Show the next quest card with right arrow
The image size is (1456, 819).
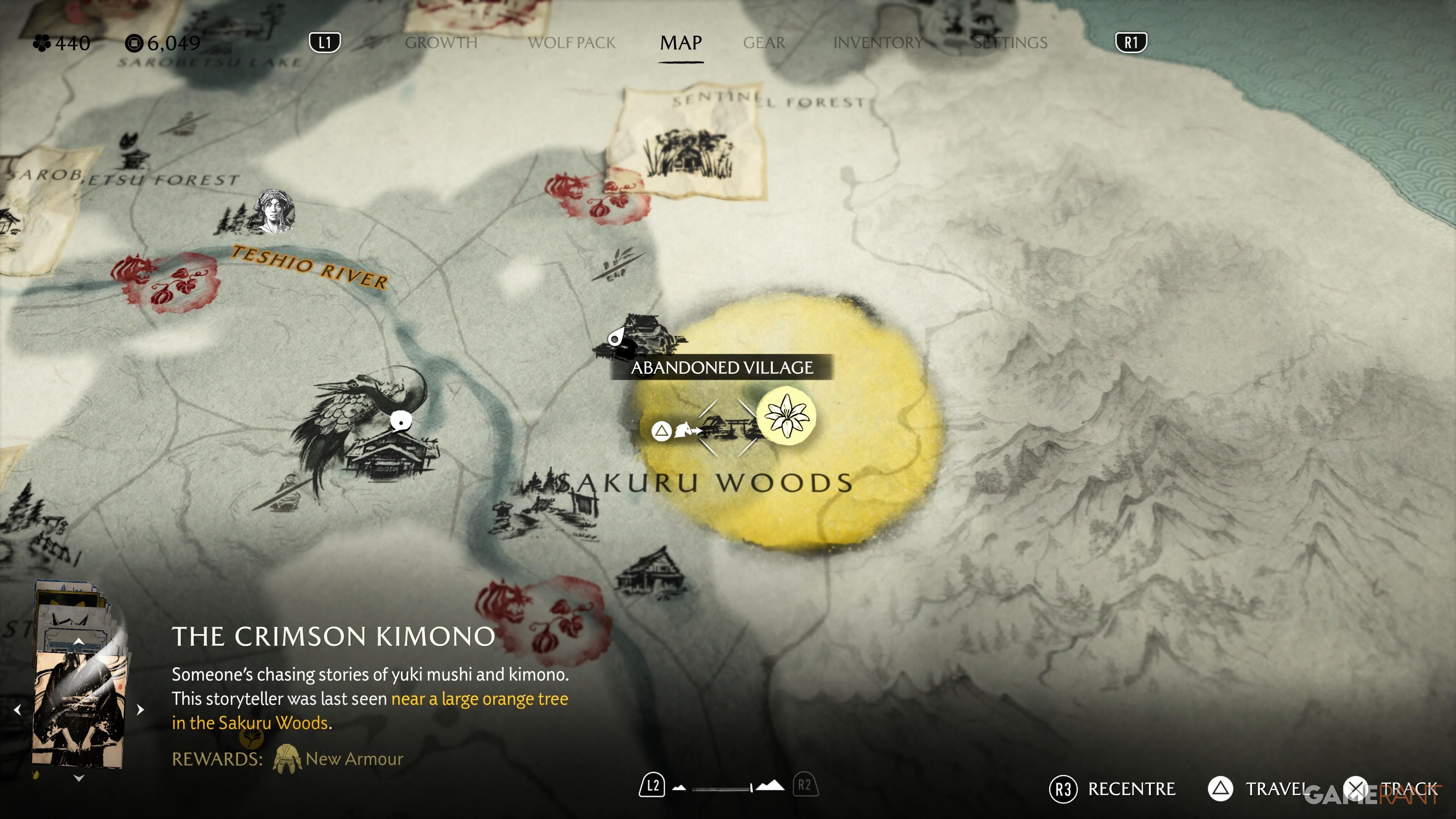(x=141, y=709)
